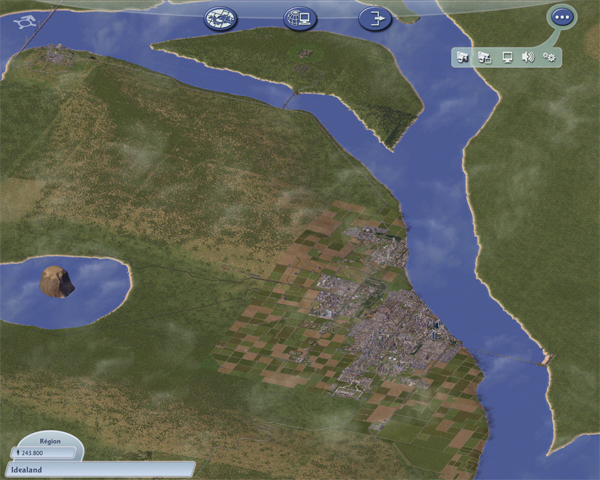This screenshot has width=600, height=480.
Task: Open audio settings with the speaker icon
Action: click(527, 57)
